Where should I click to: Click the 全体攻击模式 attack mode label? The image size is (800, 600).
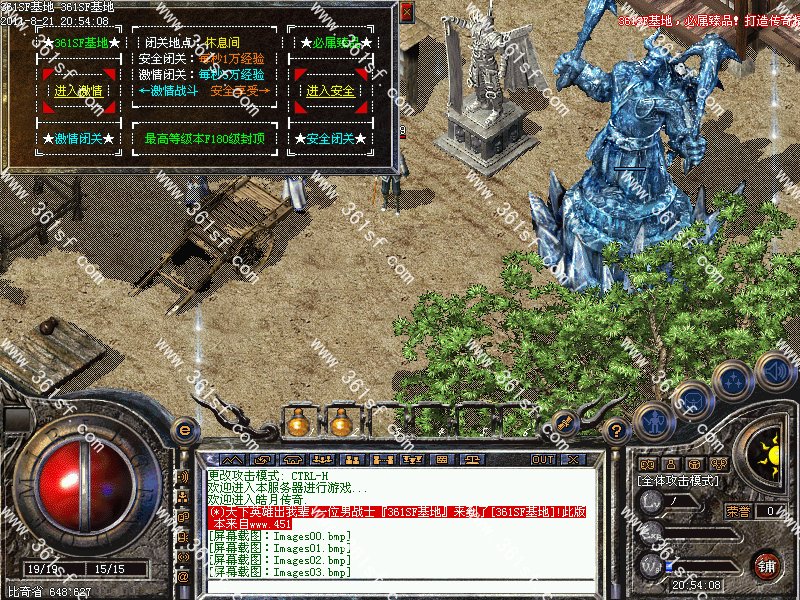680,482
